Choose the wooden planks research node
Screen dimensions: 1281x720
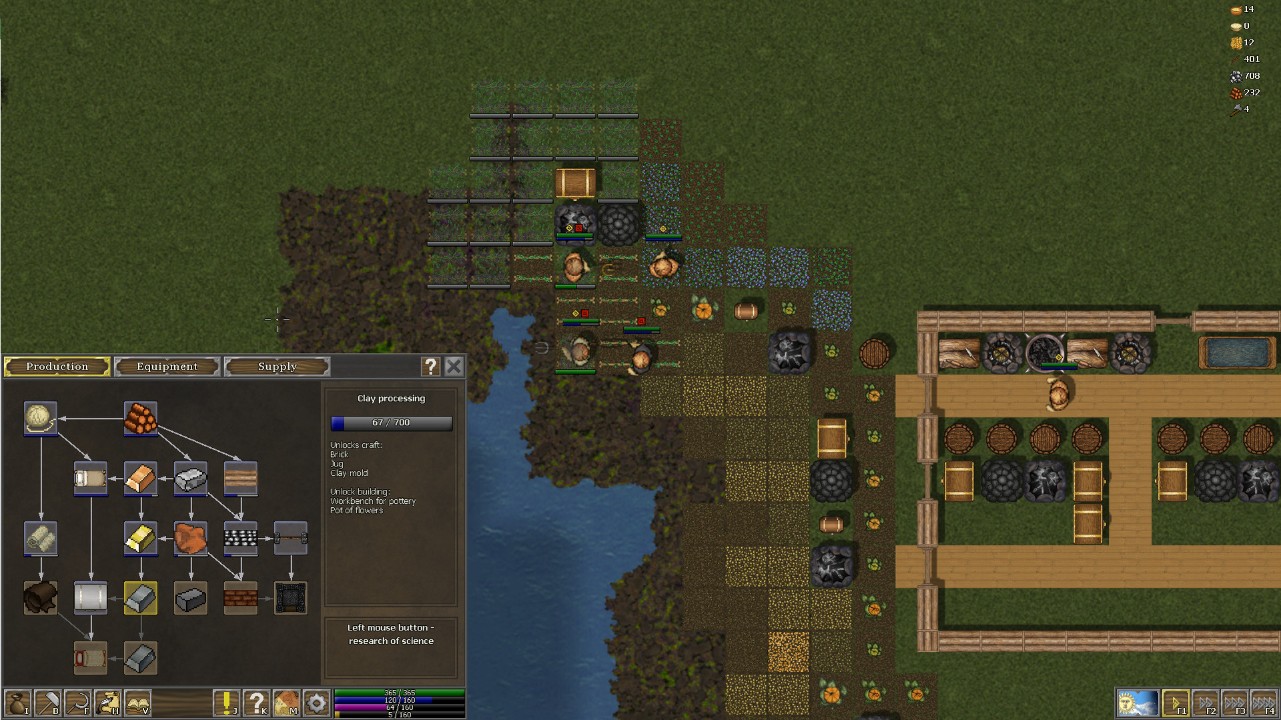[x=240, y=479]
